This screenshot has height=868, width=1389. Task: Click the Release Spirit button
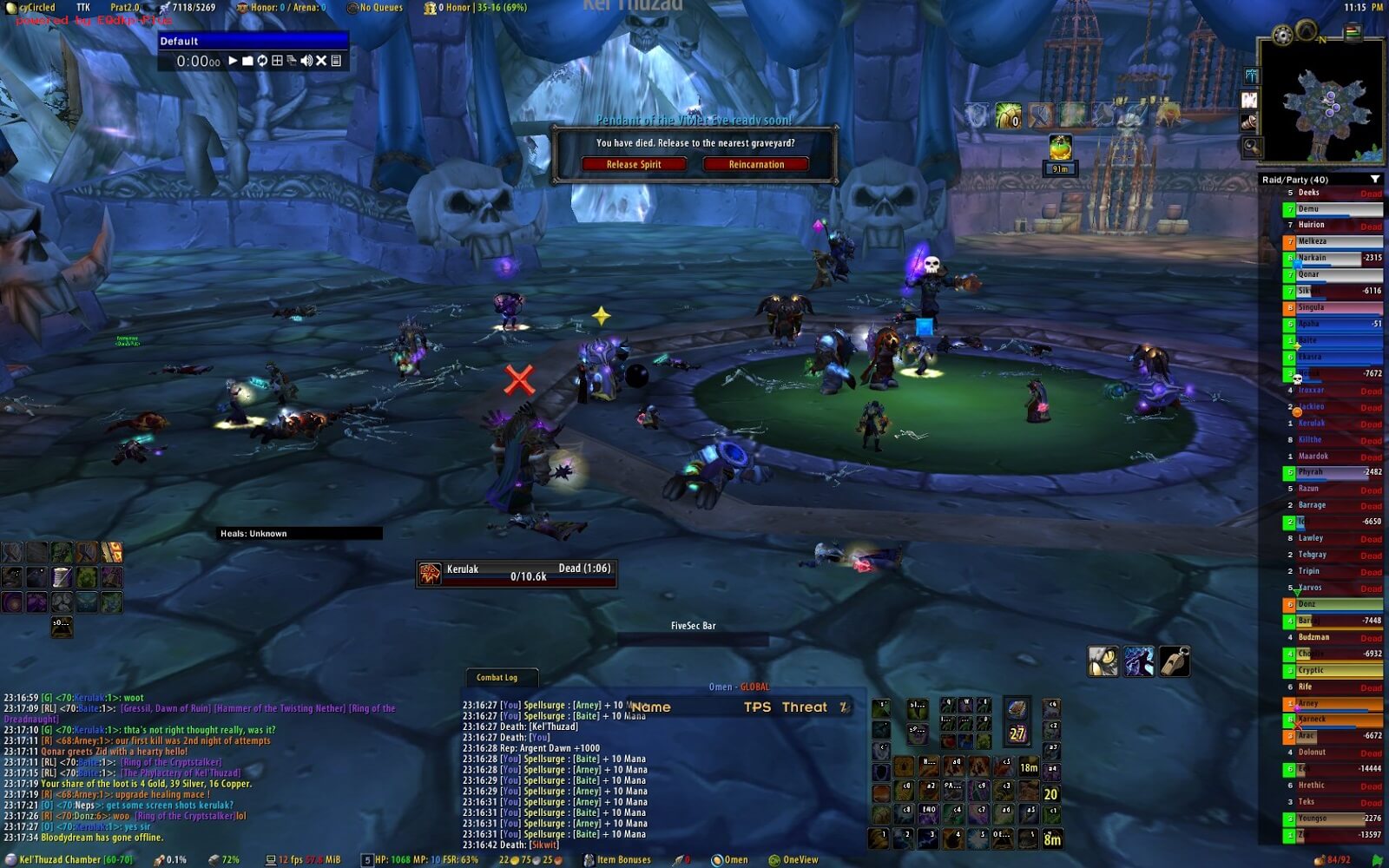point(634,164)
